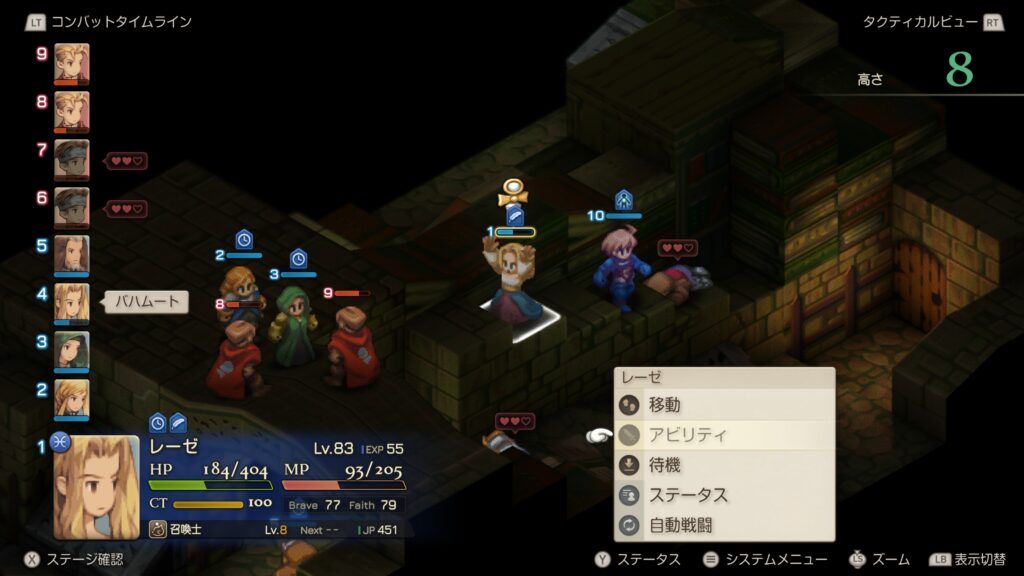Click the ズーム zoom control

pos(879,560)
